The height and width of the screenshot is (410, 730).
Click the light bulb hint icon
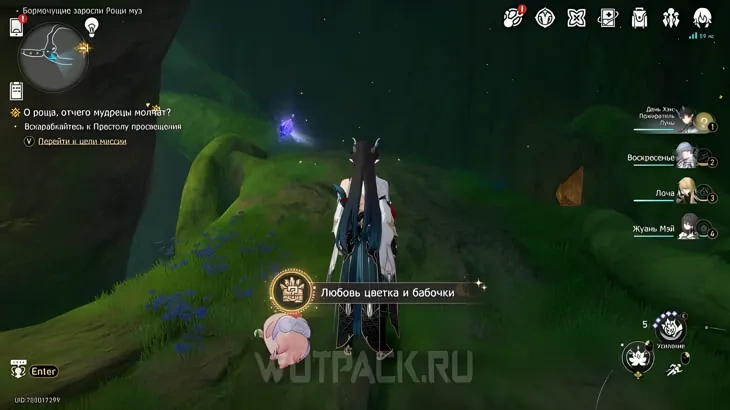point(92,26)
